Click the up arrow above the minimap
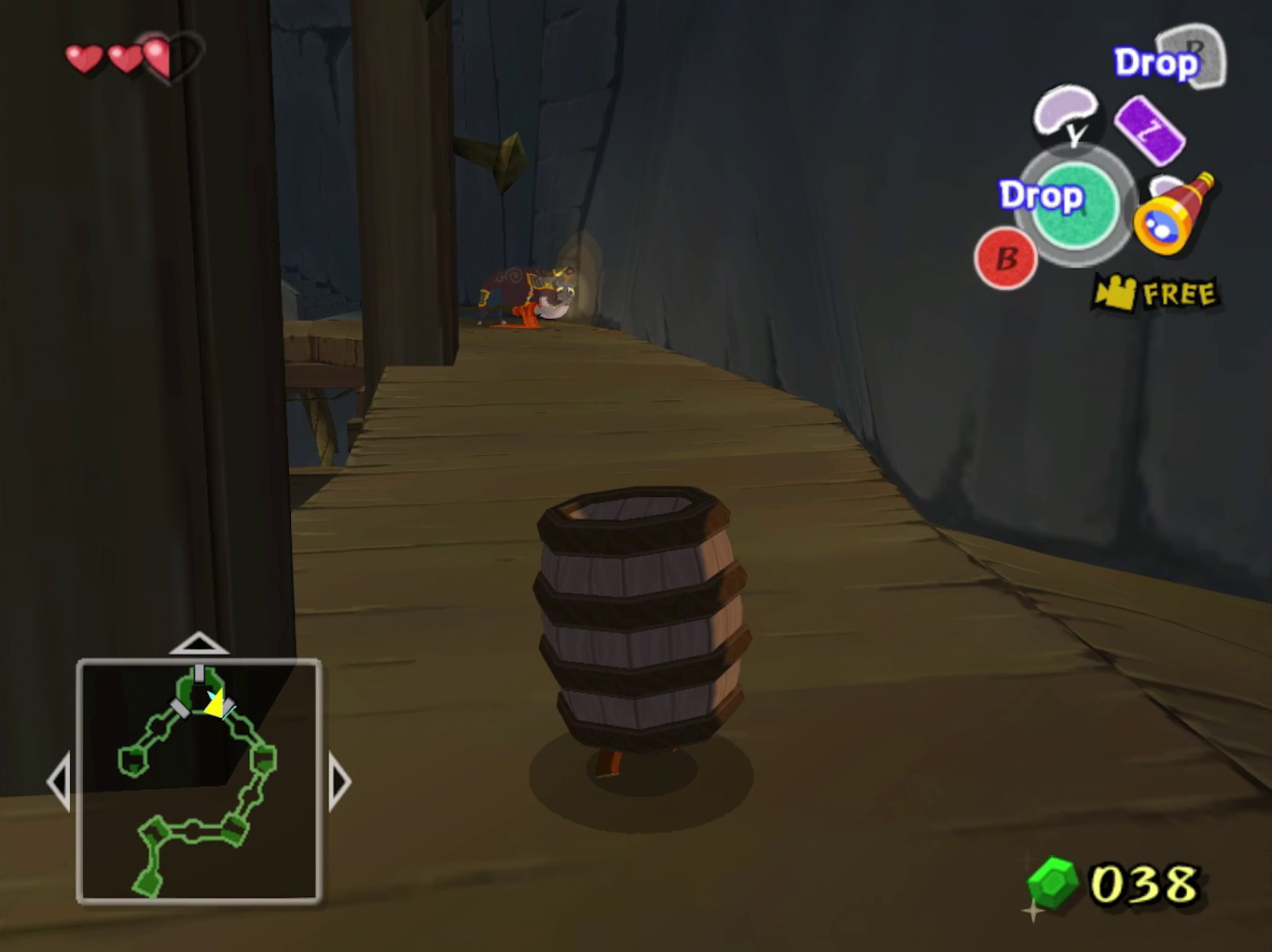 (199, 643)
